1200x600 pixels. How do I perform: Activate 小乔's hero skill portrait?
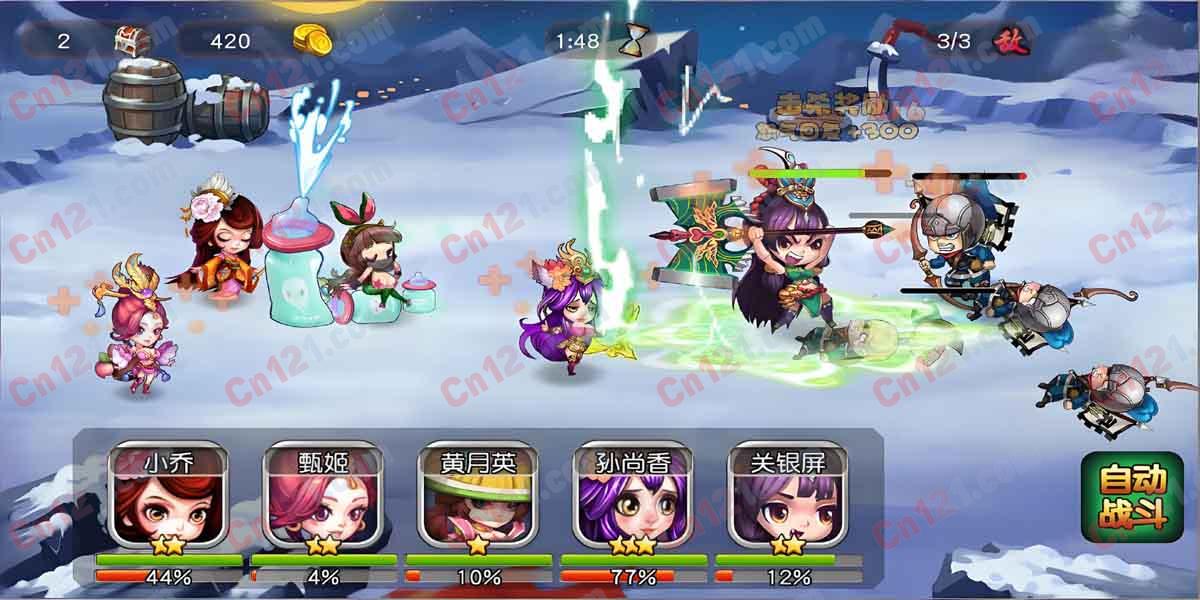(168, 502)
